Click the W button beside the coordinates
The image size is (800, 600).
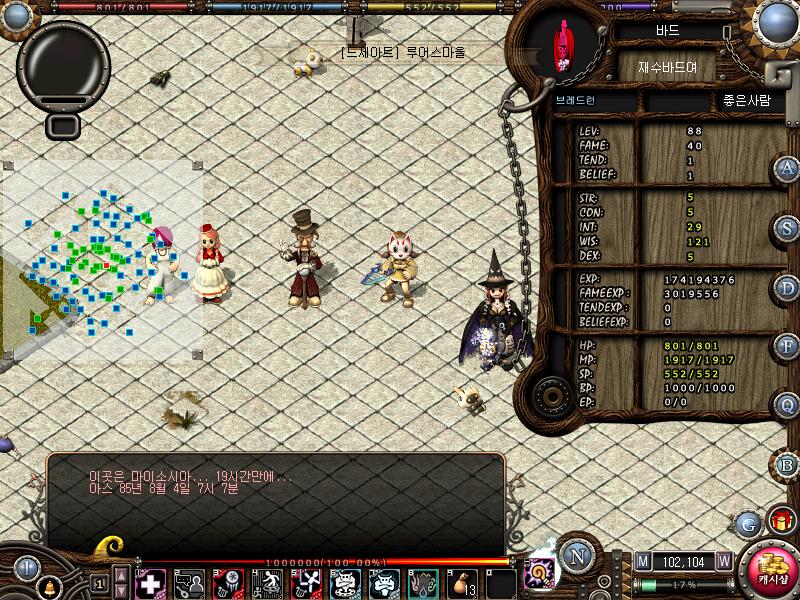tap(722, 561)
